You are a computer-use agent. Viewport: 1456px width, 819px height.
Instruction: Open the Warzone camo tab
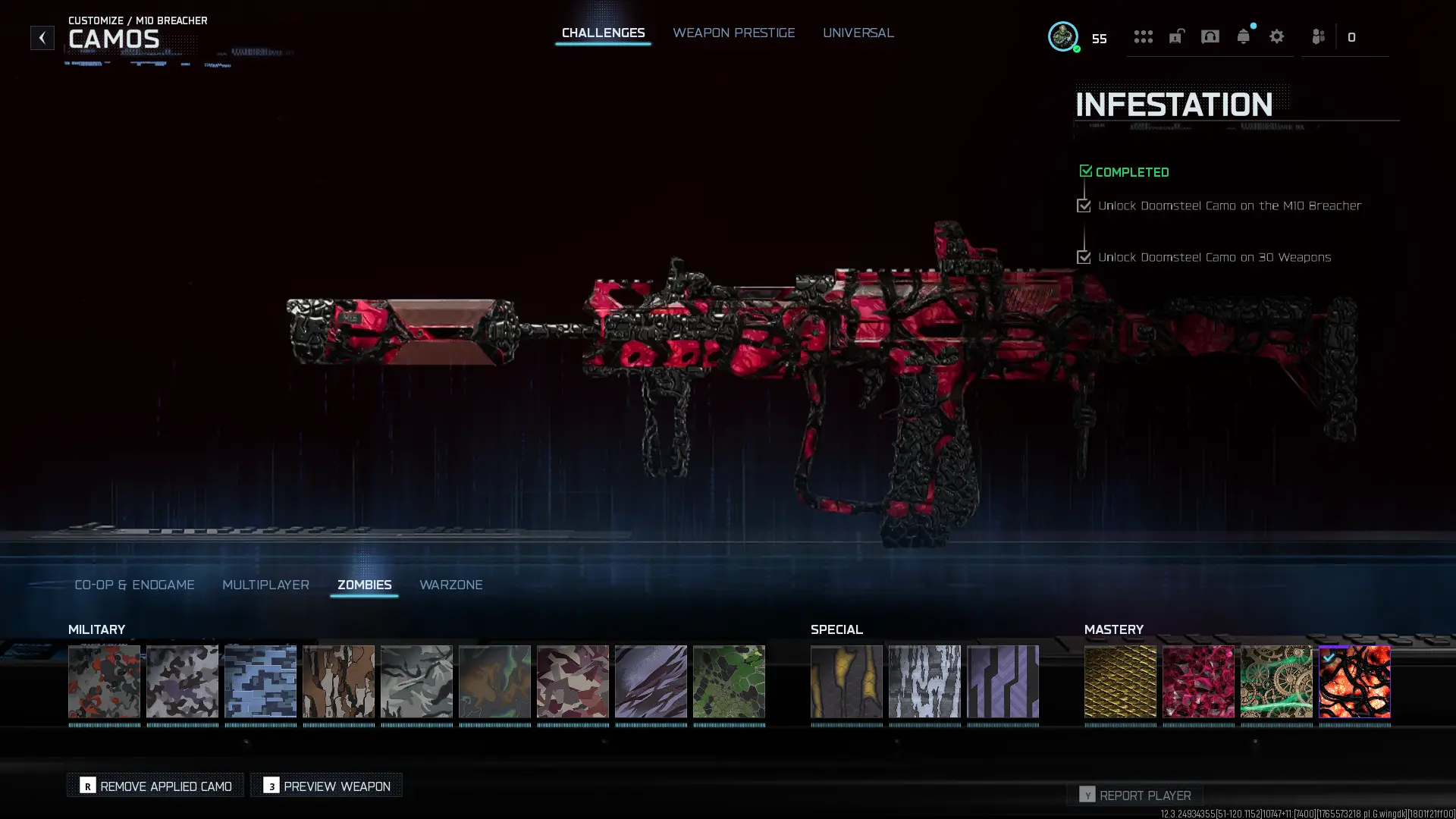(x=451, y=585)
